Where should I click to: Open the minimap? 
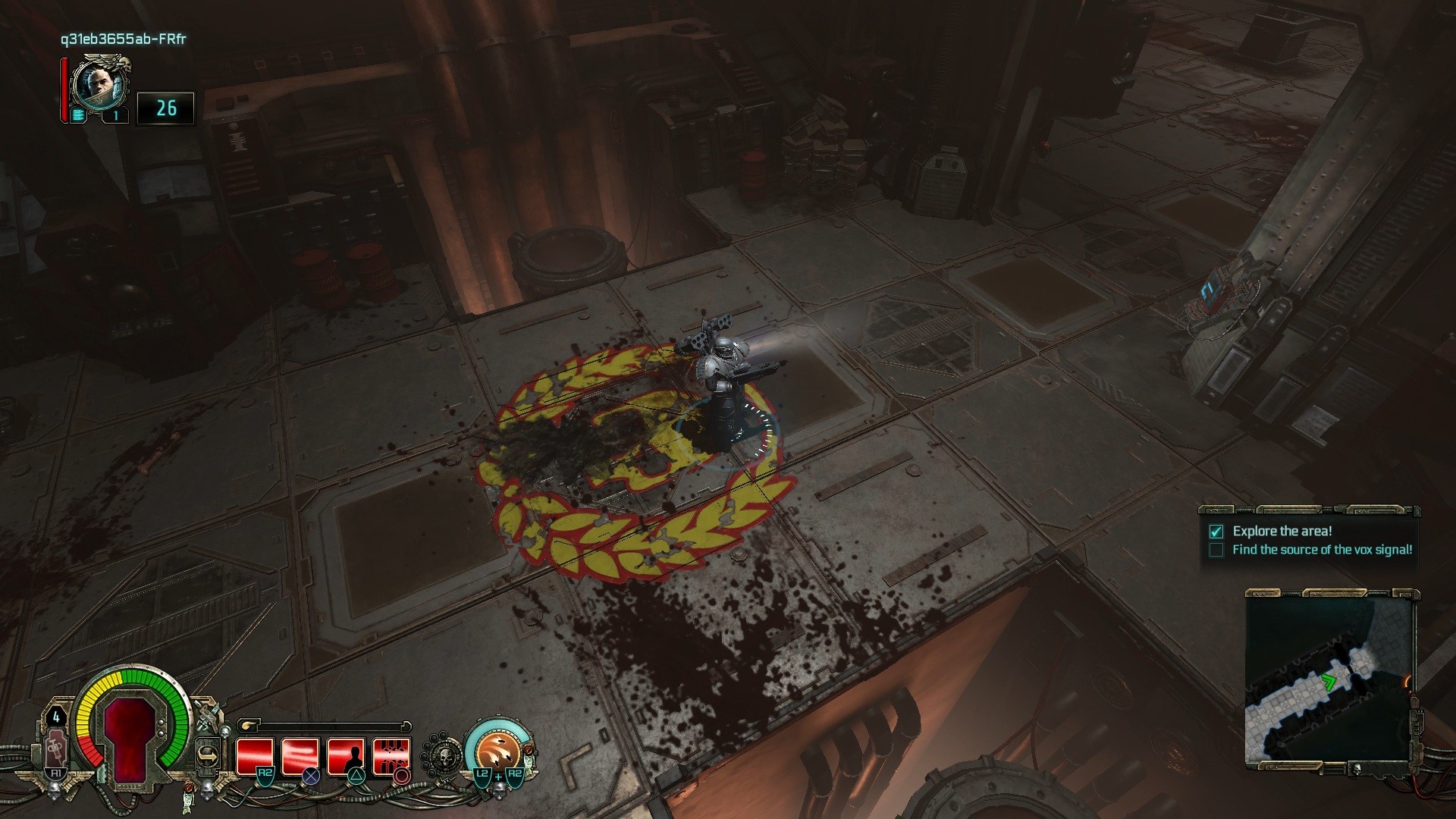tap(1329, 681)
